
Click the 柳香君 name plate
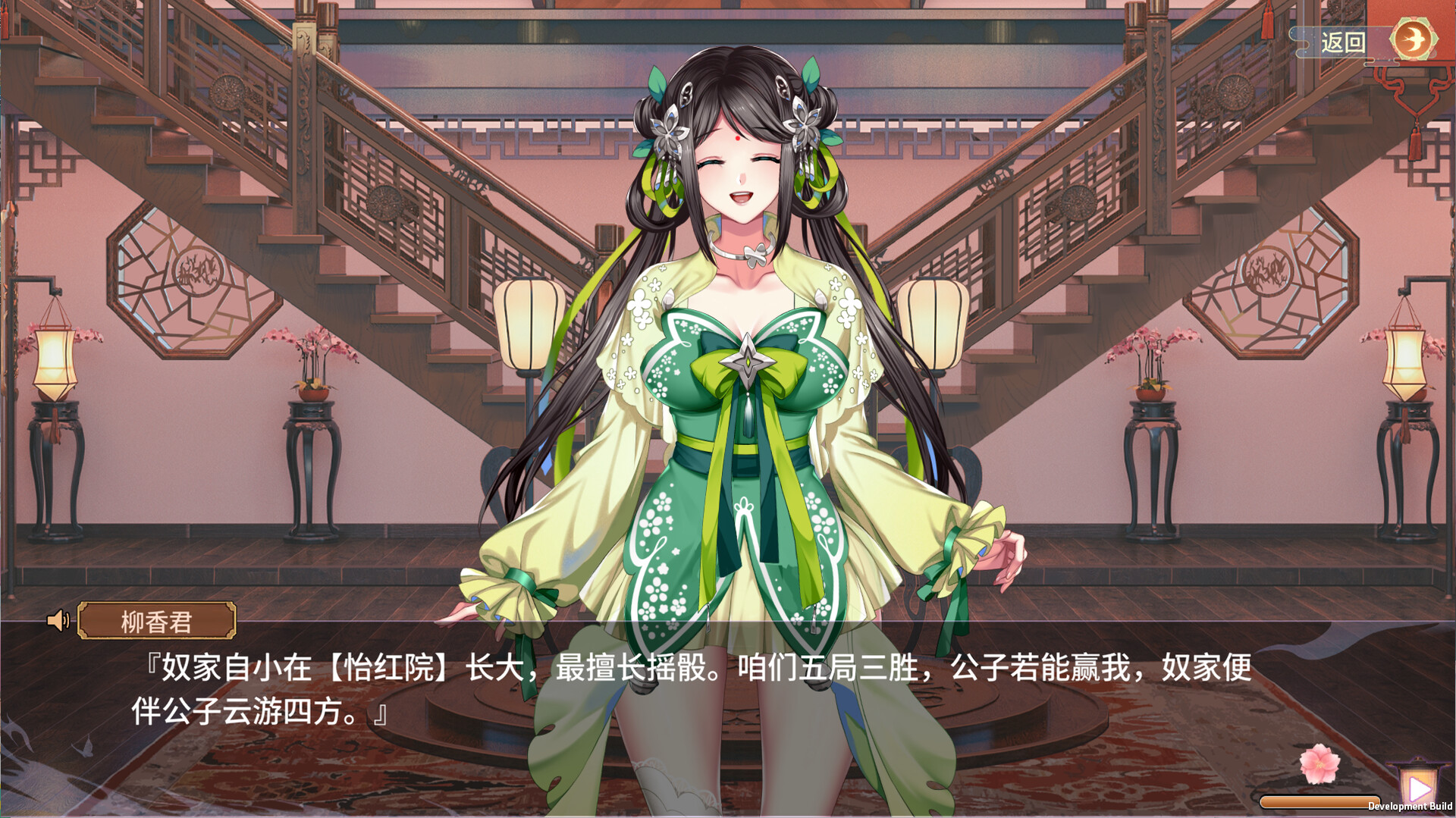[x=155, y=620]
